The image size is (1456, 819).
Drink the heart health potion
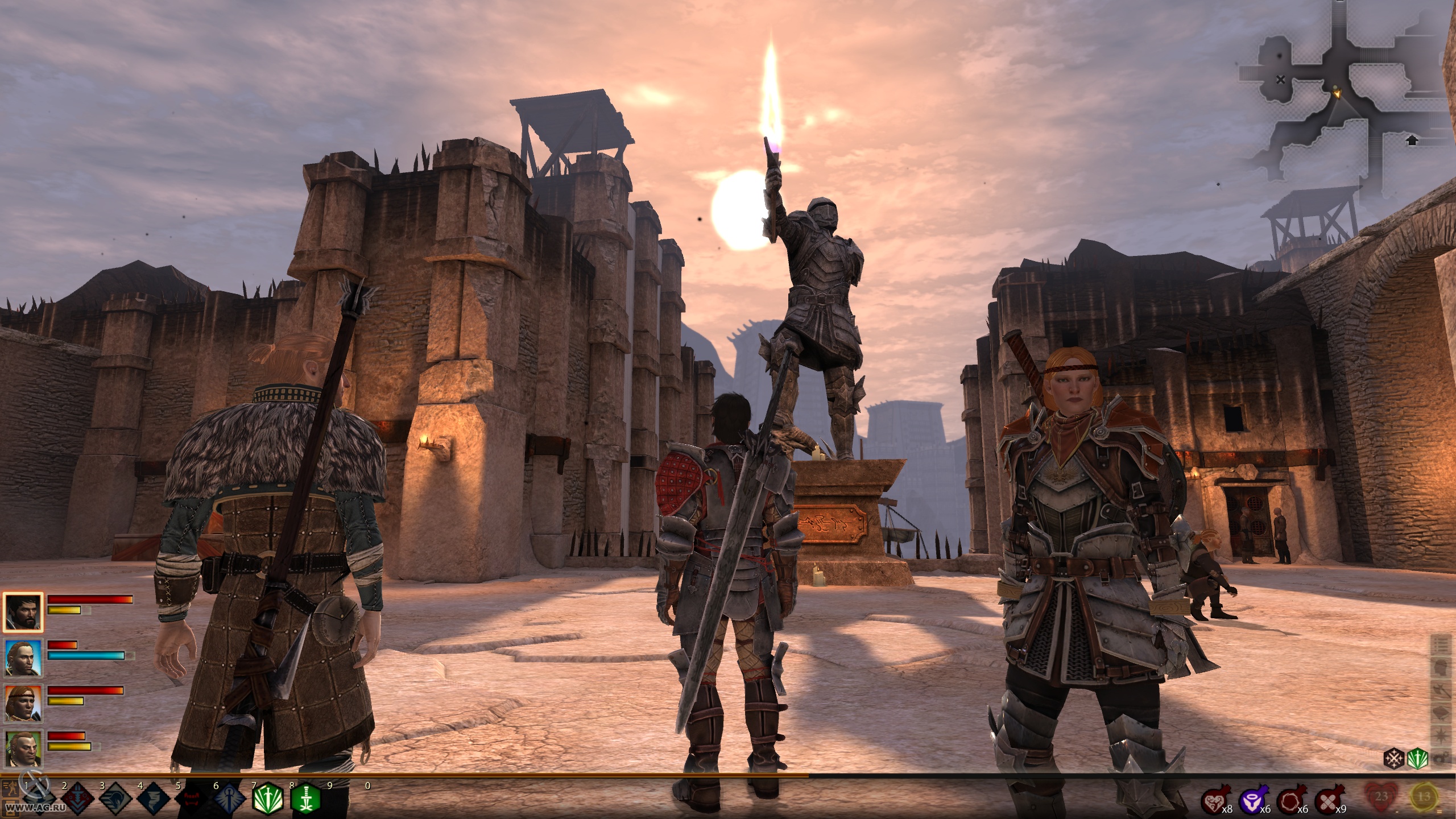point(1214,802)
